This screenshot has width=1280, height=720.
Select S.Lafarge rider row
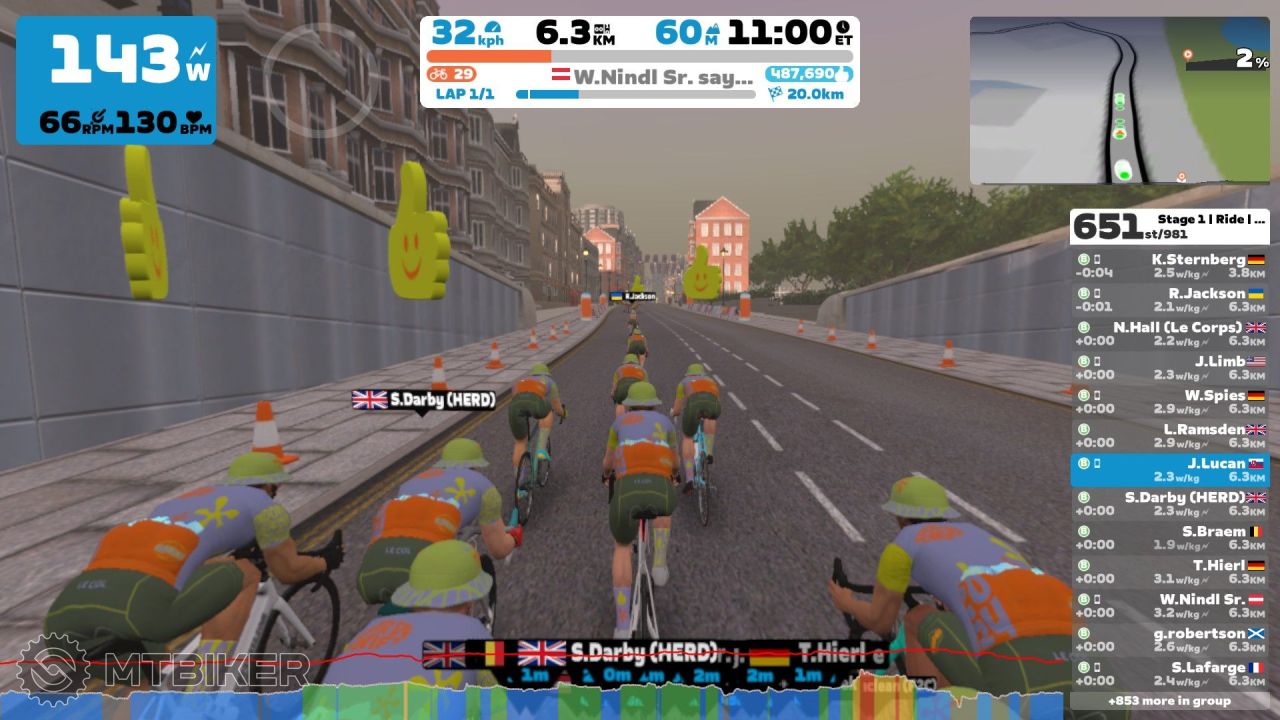coord(1169,674)
